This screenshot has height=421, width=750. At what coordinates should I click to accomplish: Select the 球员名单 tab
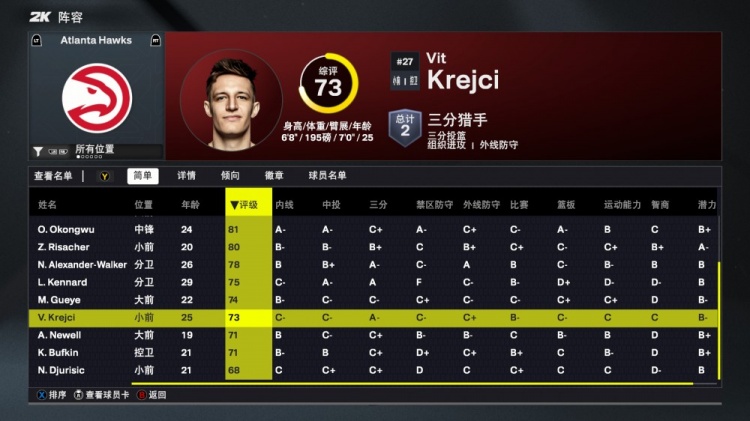pyautogui.click(x=327, y=176)
